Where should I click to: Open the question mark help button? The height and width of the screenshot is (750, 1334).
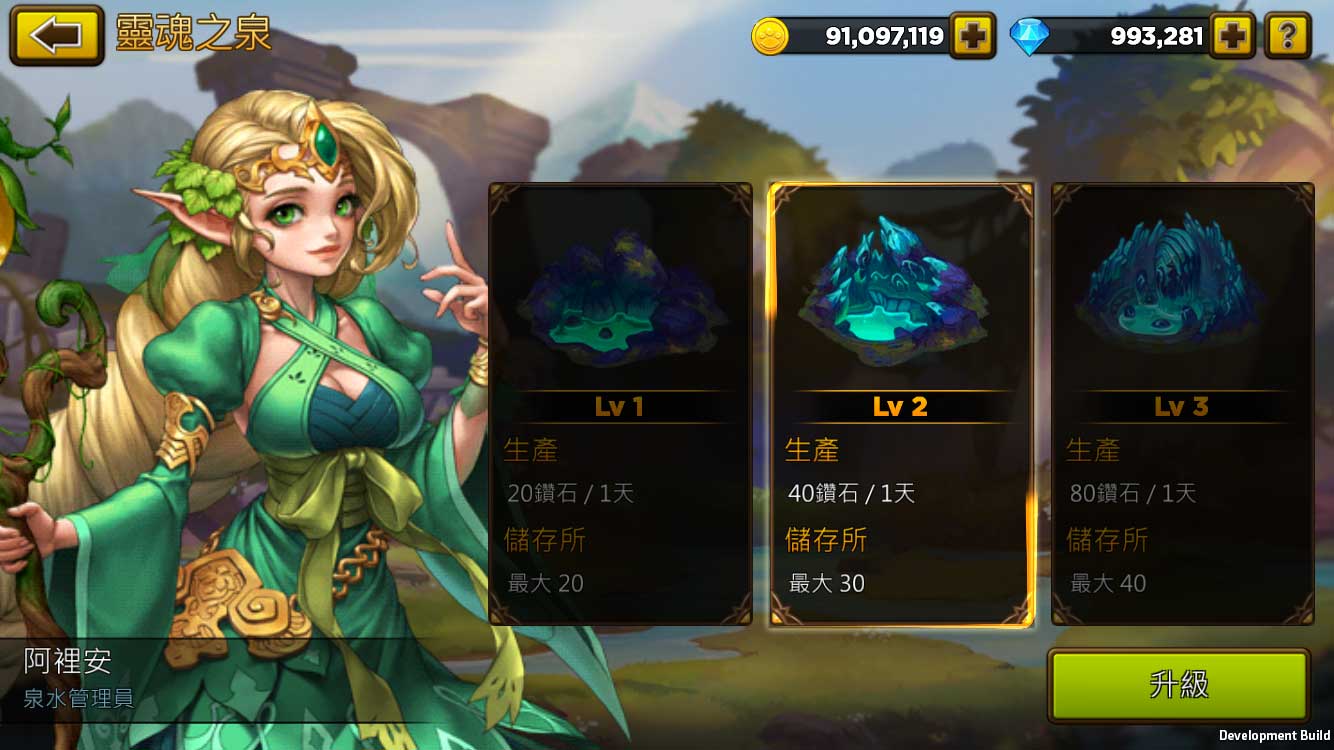[1287, 37]
